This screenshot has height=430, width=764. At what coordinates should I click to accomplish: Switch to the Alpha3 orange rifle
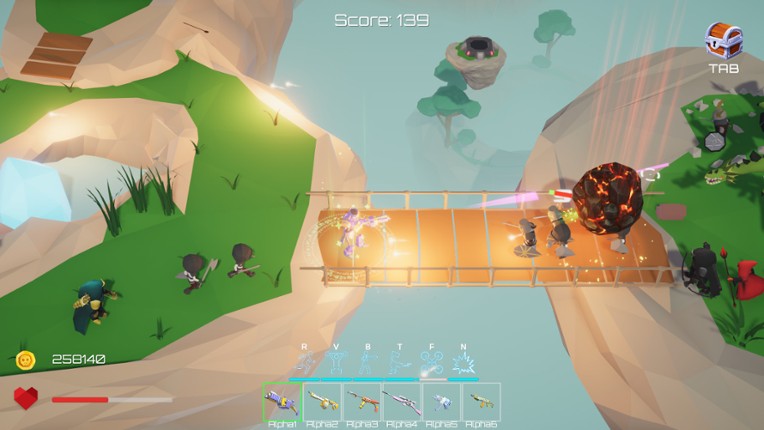pyautogui.click(x=362, y=402)
